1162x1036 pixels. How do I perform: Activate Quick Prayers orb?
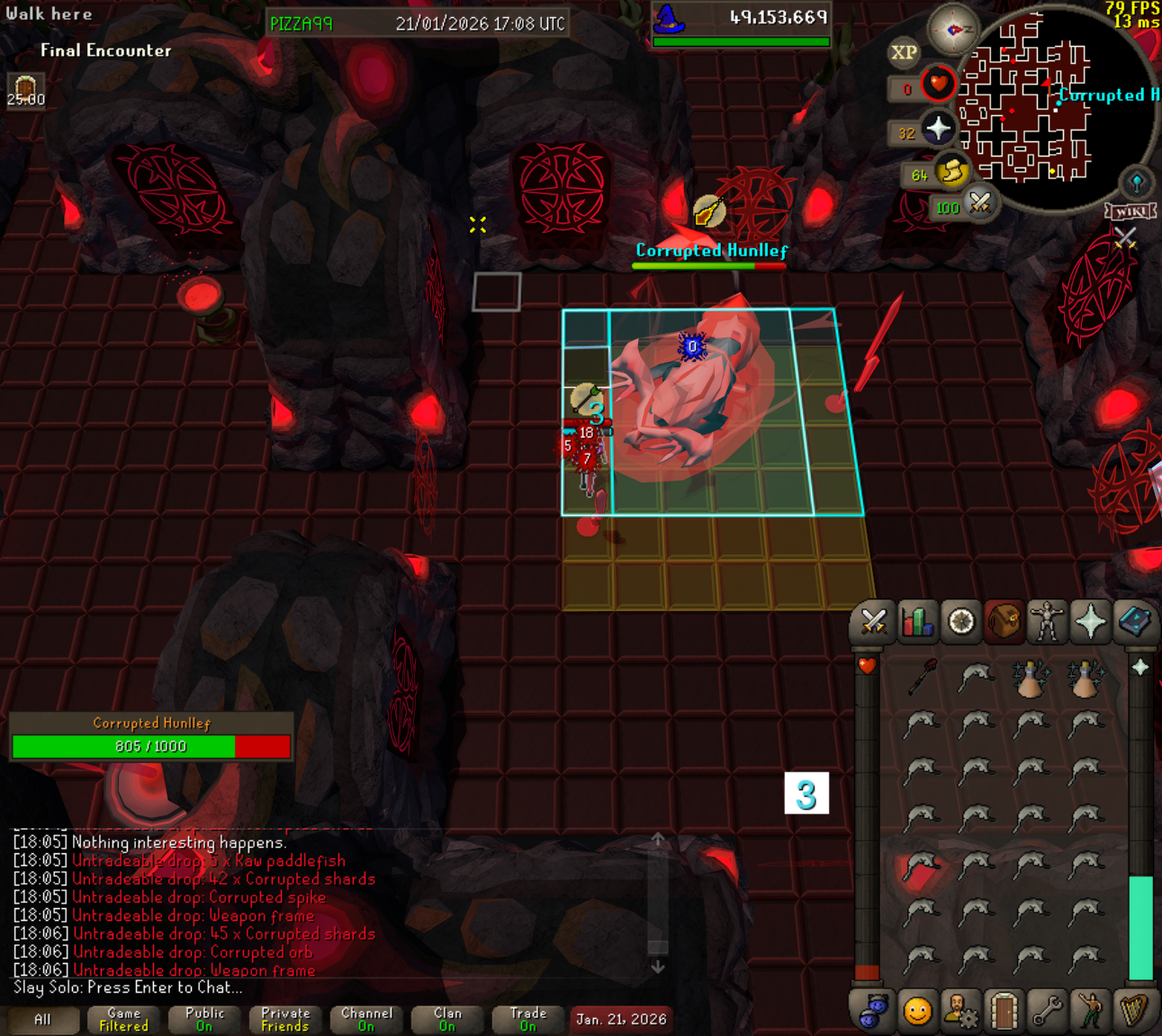tap(938, 130)
